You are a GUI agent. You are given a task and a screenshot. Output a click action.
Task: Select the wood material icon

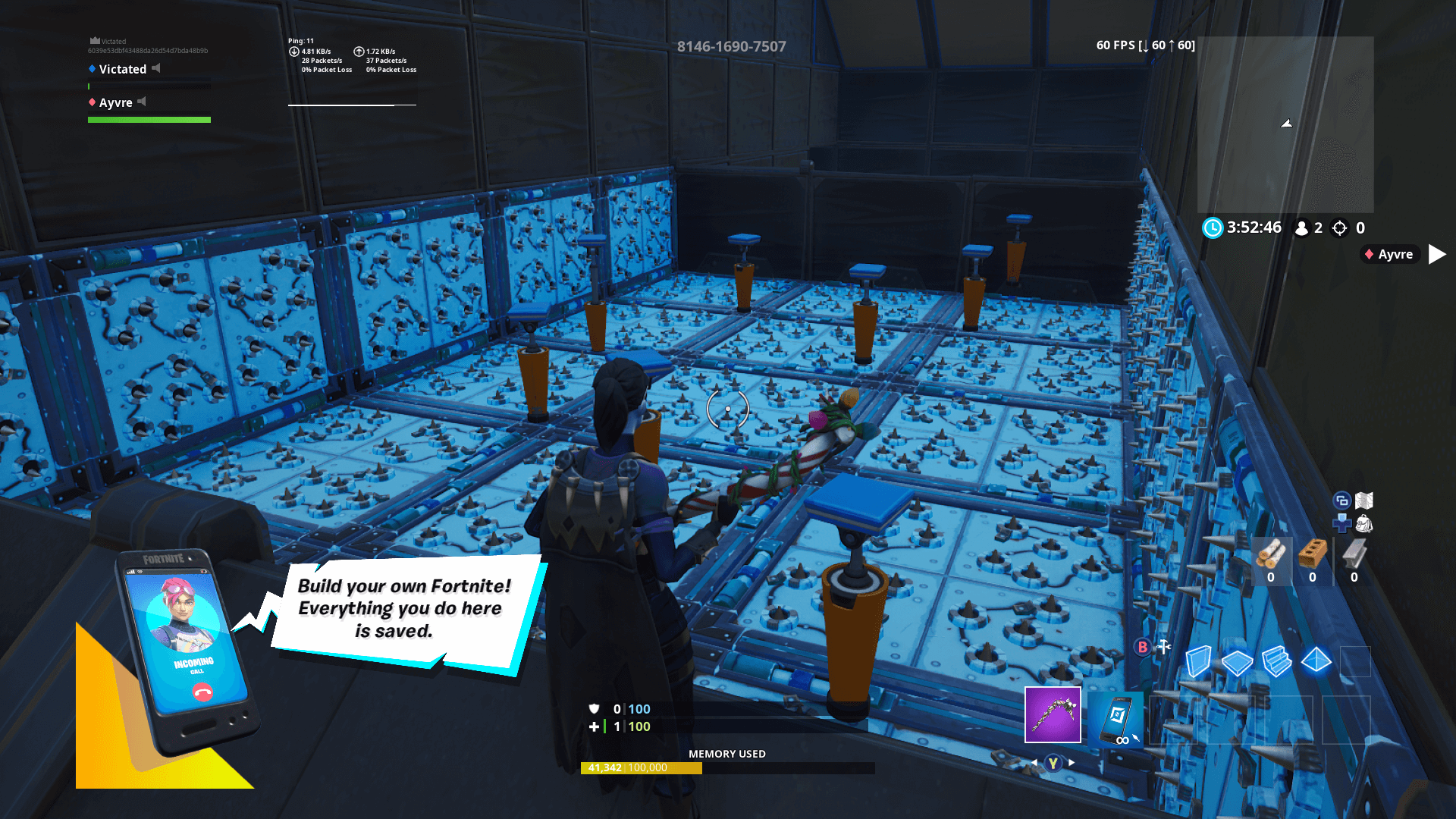(1272, 554)
